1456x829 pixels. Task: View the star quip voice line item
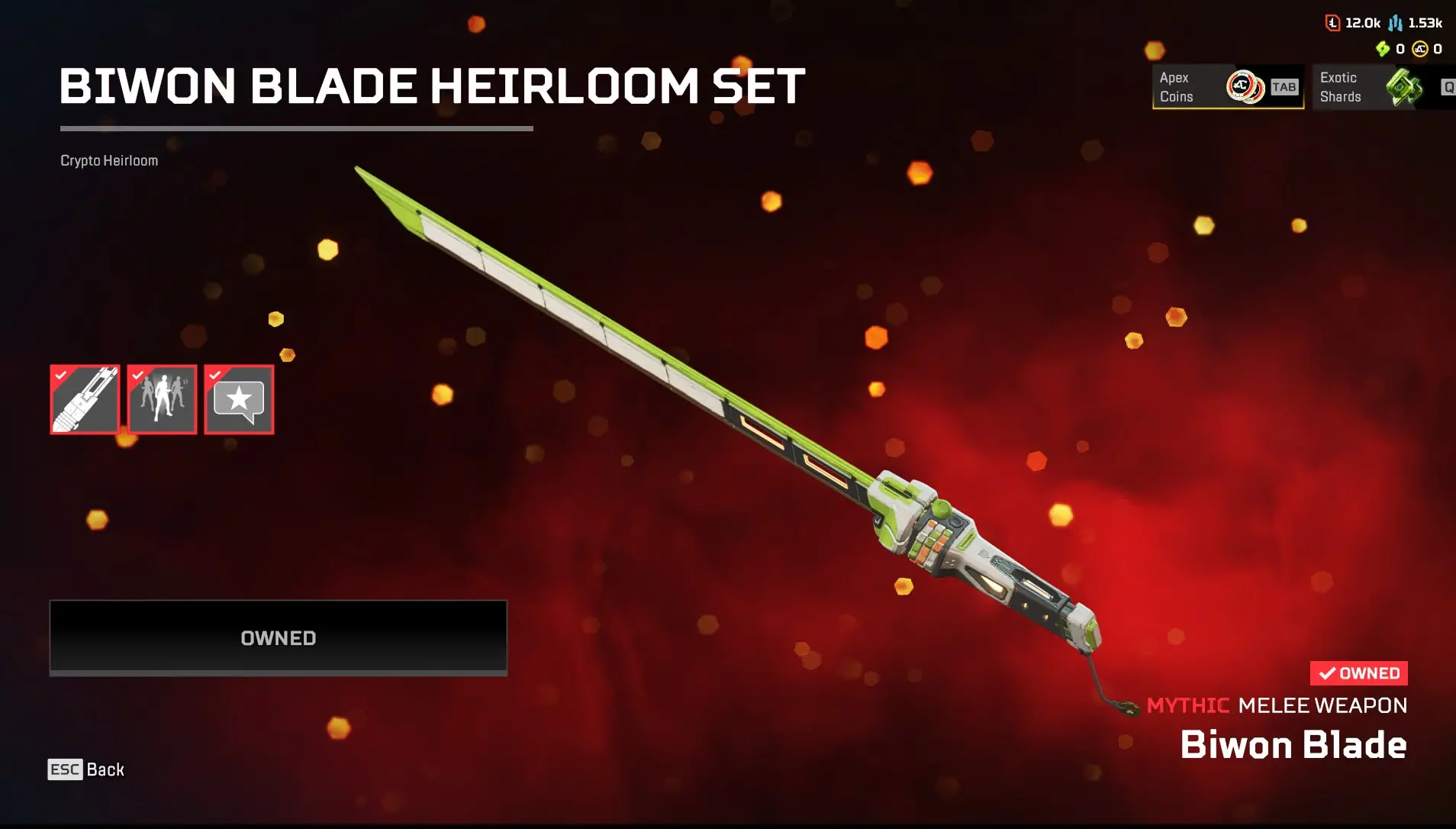pos(239,399)
